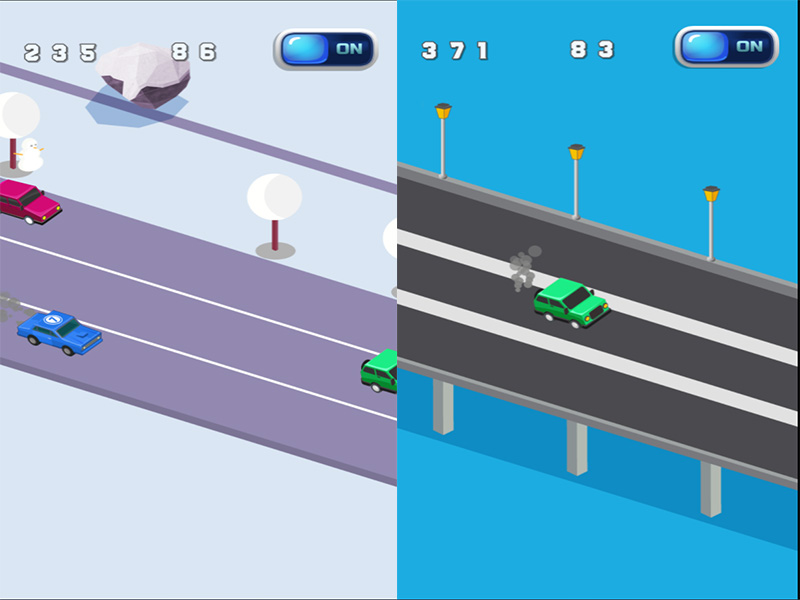
Task: Toggle the ON switch in the snowy level
Action: click(325, 49)
